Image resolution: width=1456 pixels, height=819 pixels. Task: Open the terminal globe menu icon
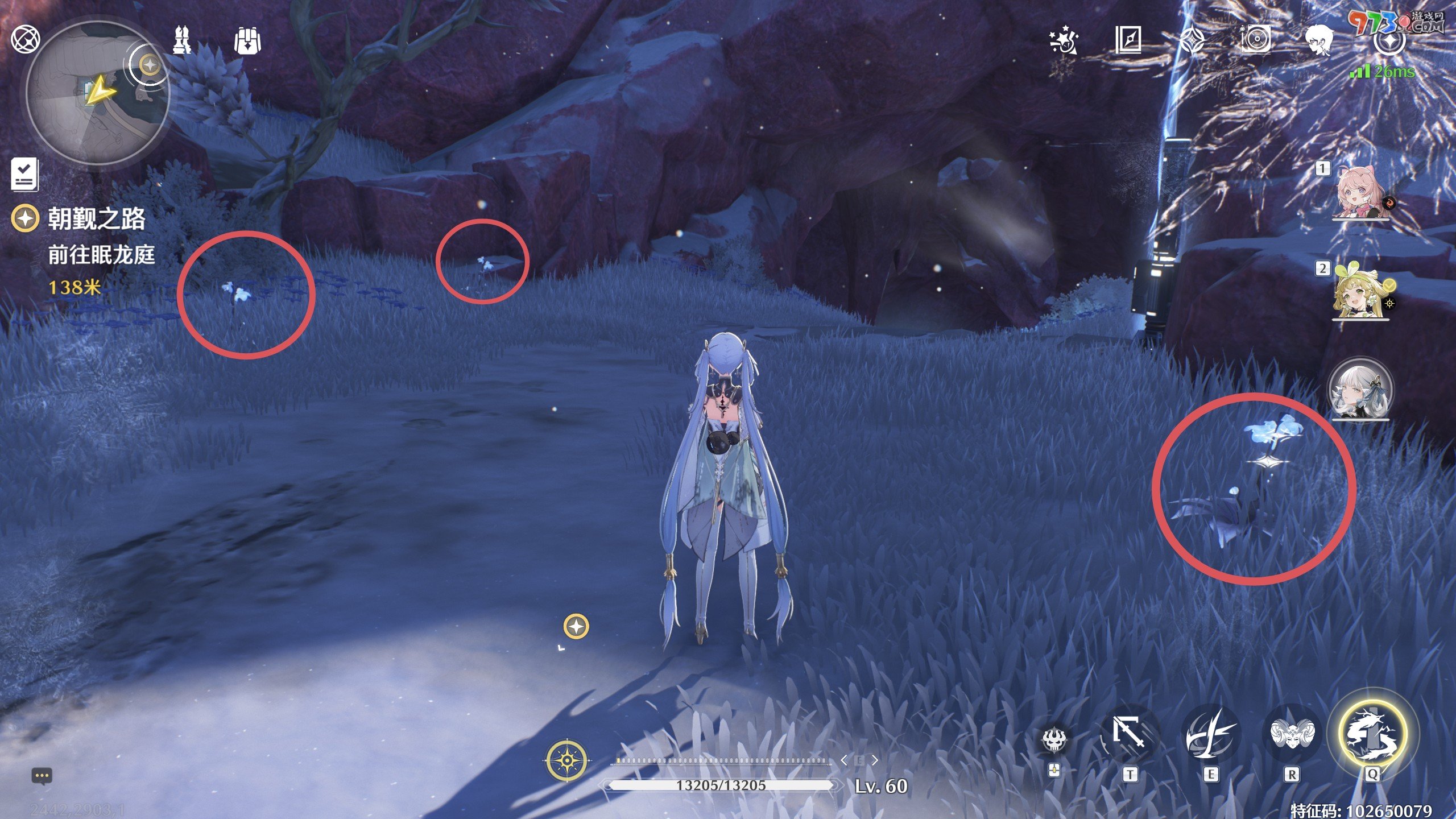click(26, 39)
